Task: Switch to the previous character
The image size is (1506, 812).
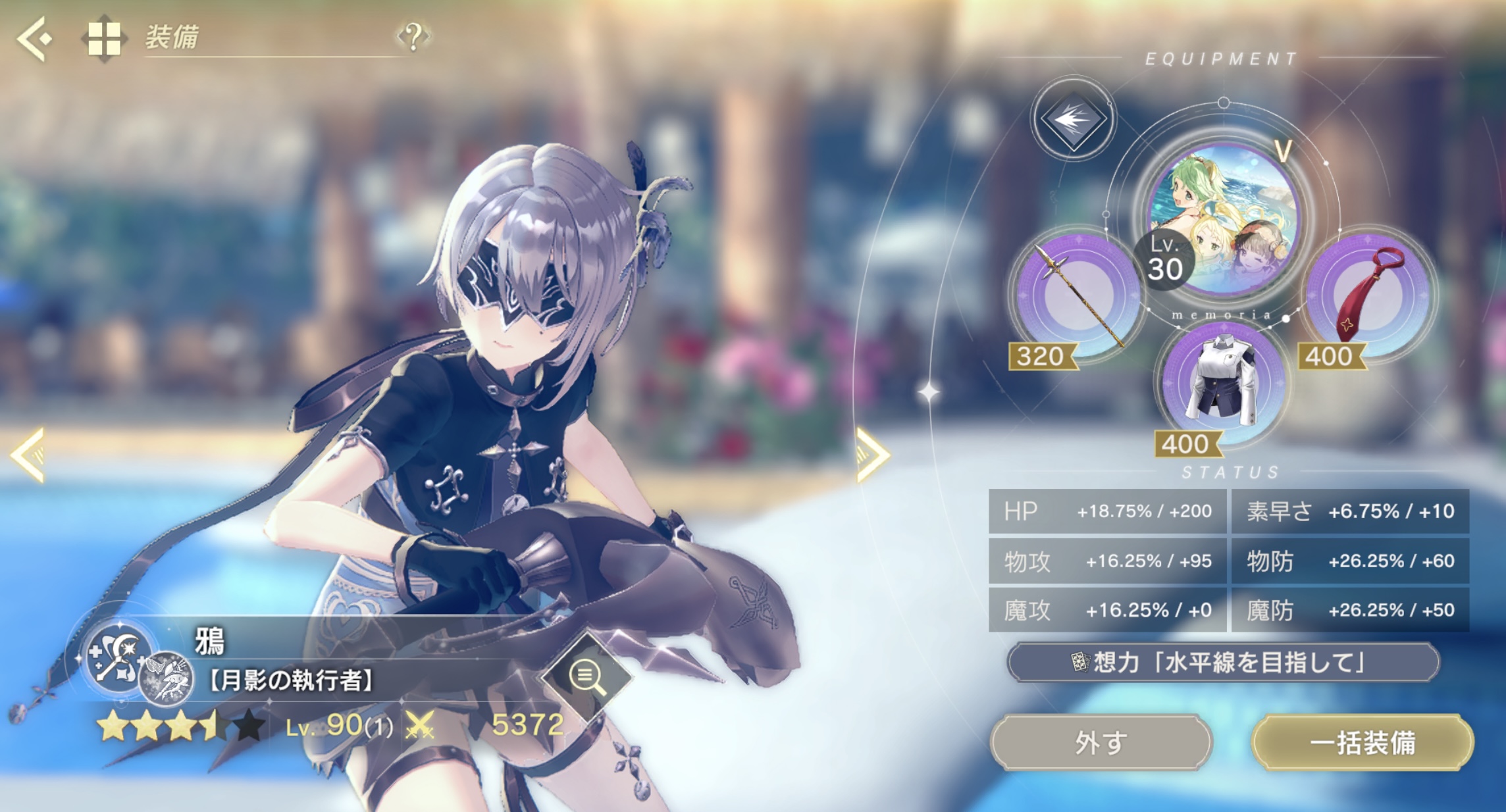Action: tap(28, 454)
